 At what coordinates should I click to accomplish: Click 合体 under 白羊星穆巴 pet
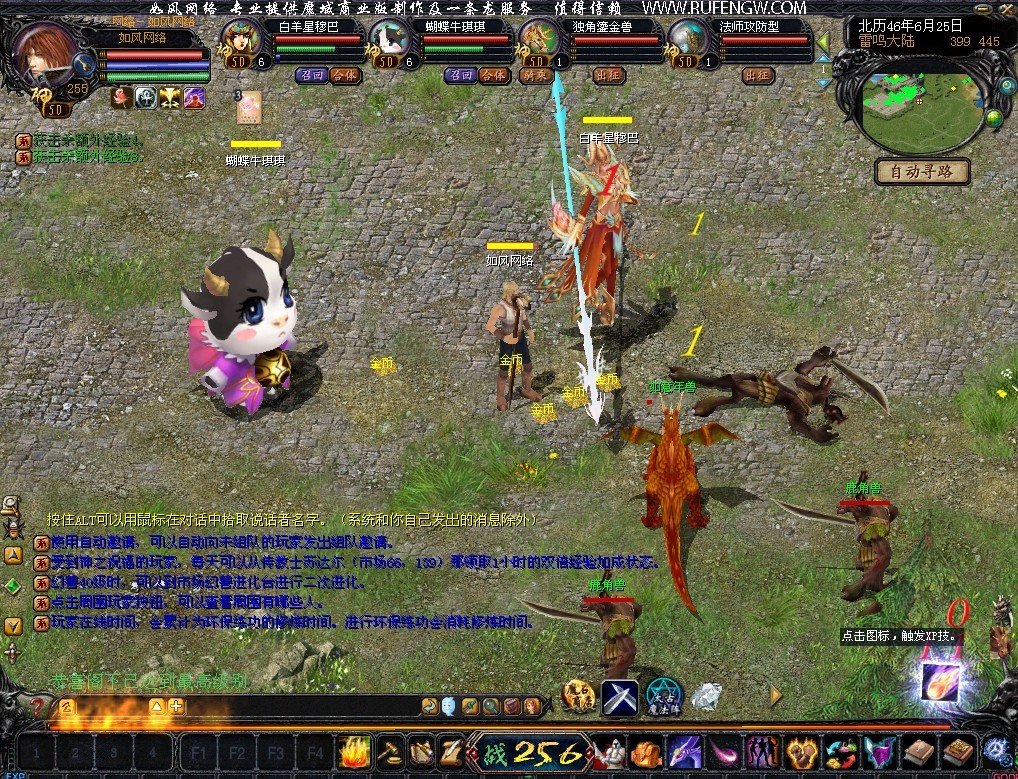tap(345, 75)
